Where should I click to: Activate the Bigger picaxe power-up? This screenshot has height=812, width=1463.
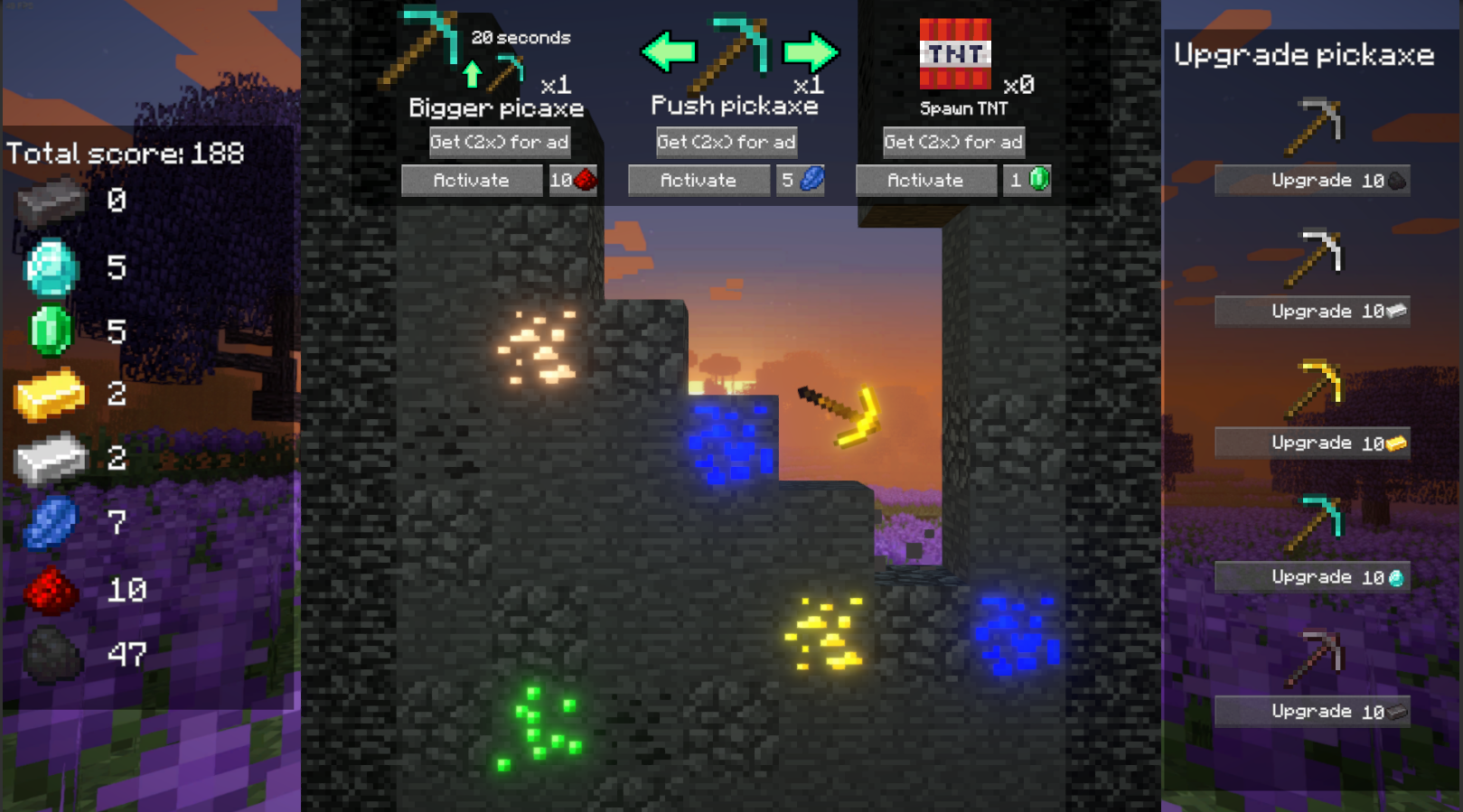pos(471,181)
